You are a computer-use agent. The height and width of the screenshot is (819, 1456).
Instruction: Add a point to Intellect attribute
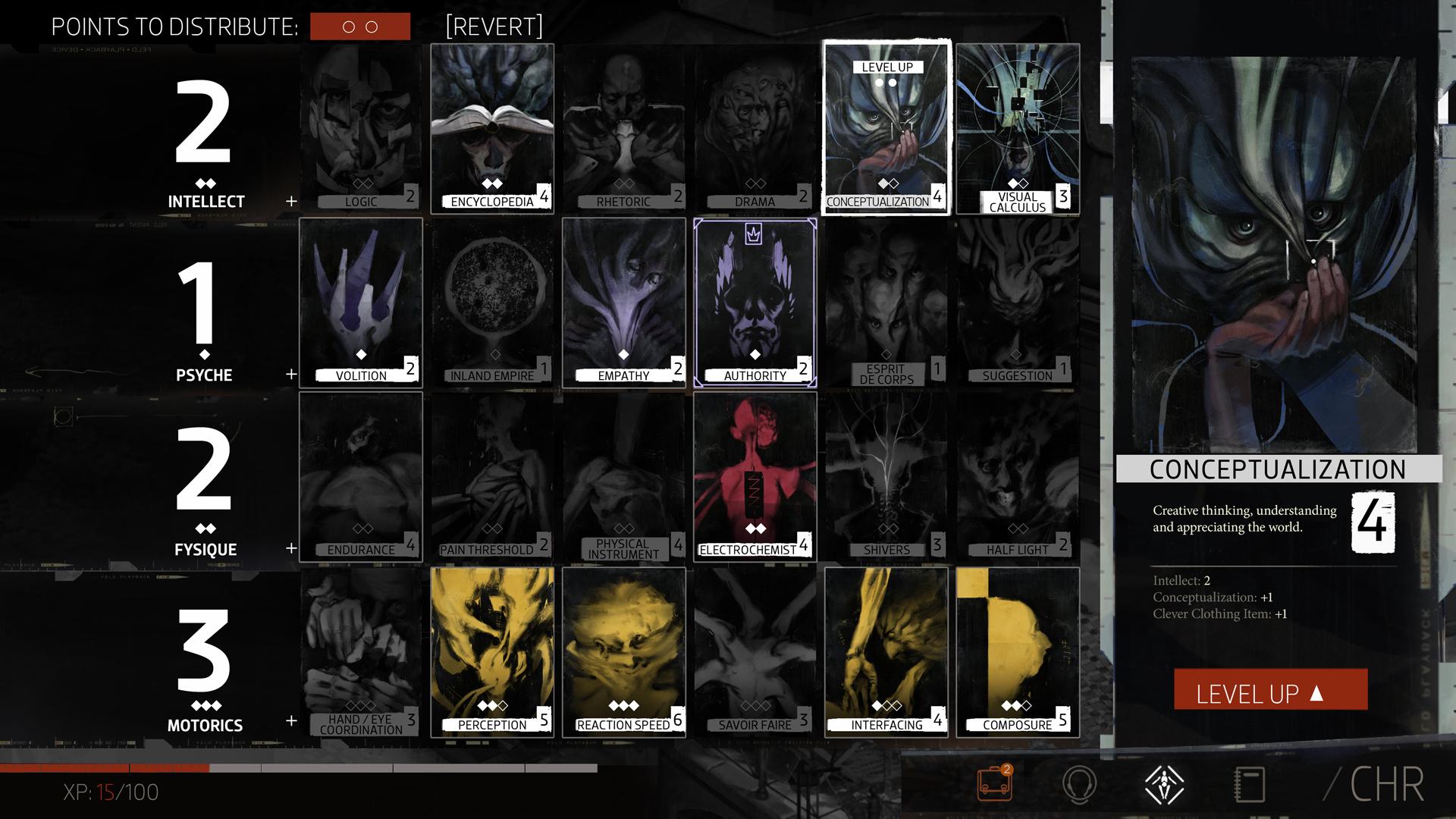tap(291, 202)
